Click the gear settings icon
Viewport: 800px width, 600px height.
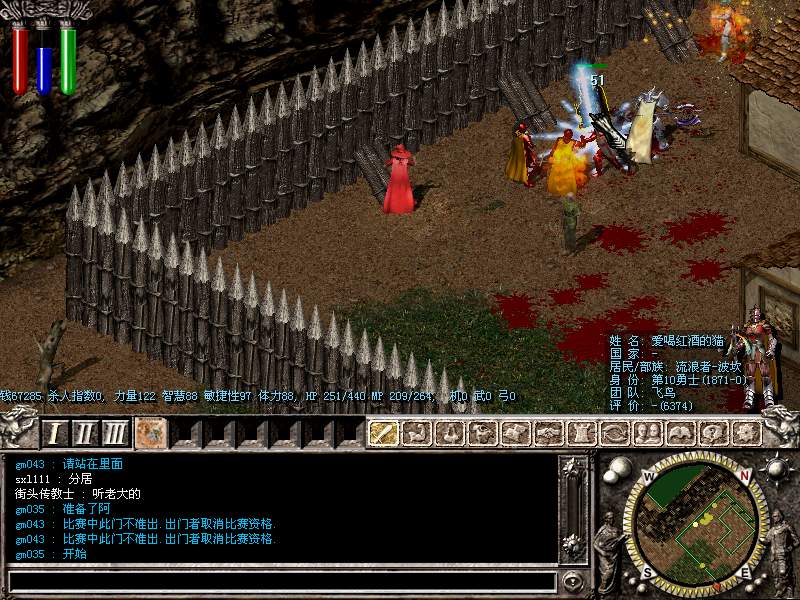[x=746, y=433]
